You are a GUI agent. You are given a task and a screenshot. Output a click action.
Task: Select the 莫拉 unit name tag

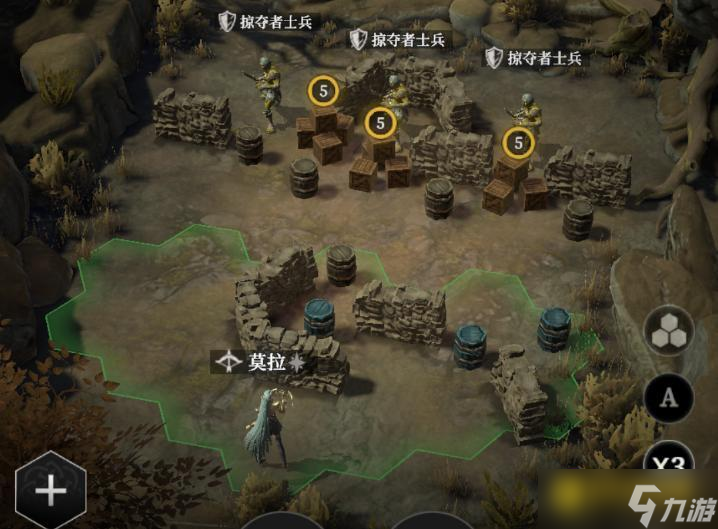click(258, 362)
